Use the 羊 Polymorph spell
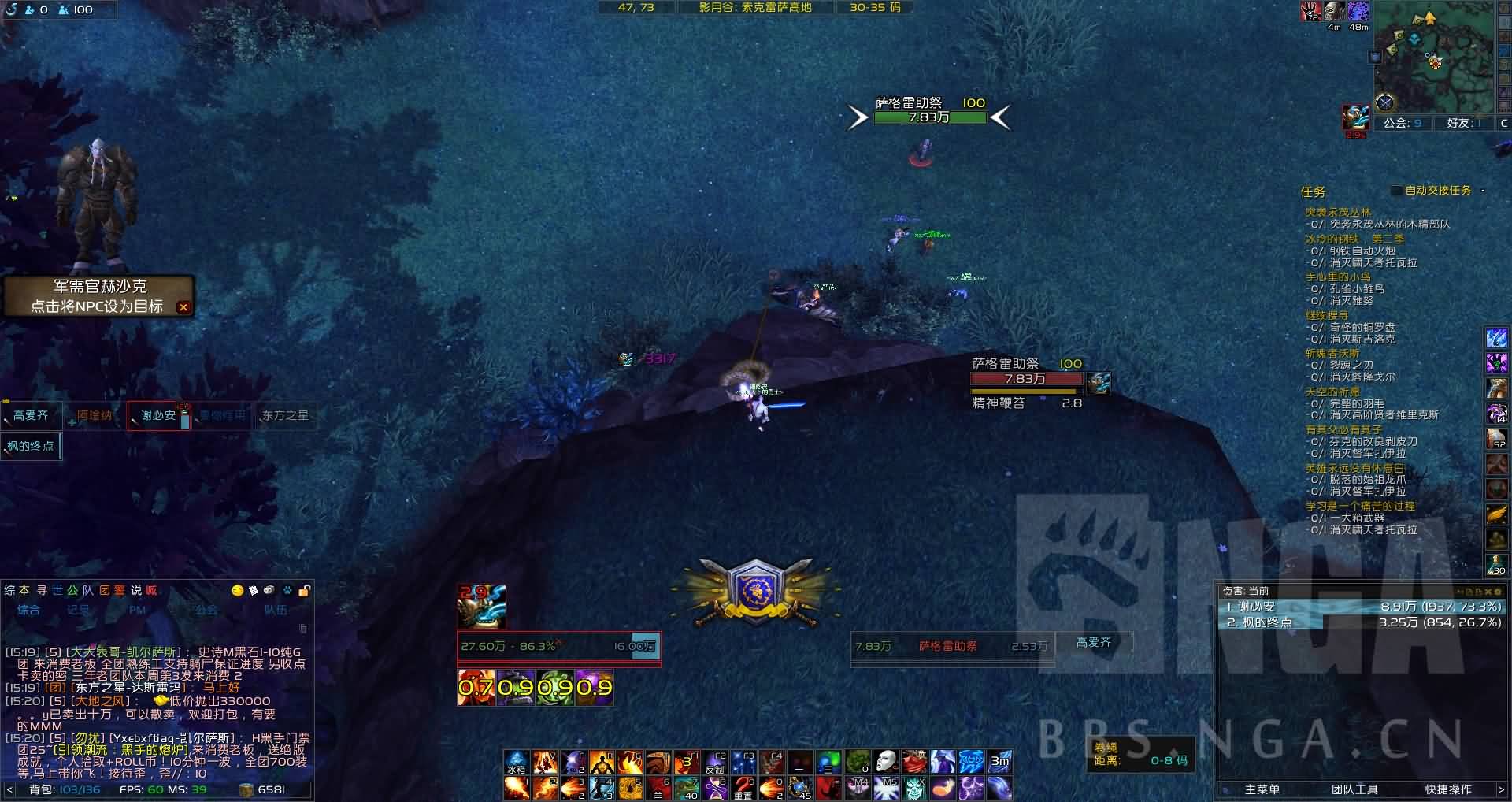 (658, 788)
